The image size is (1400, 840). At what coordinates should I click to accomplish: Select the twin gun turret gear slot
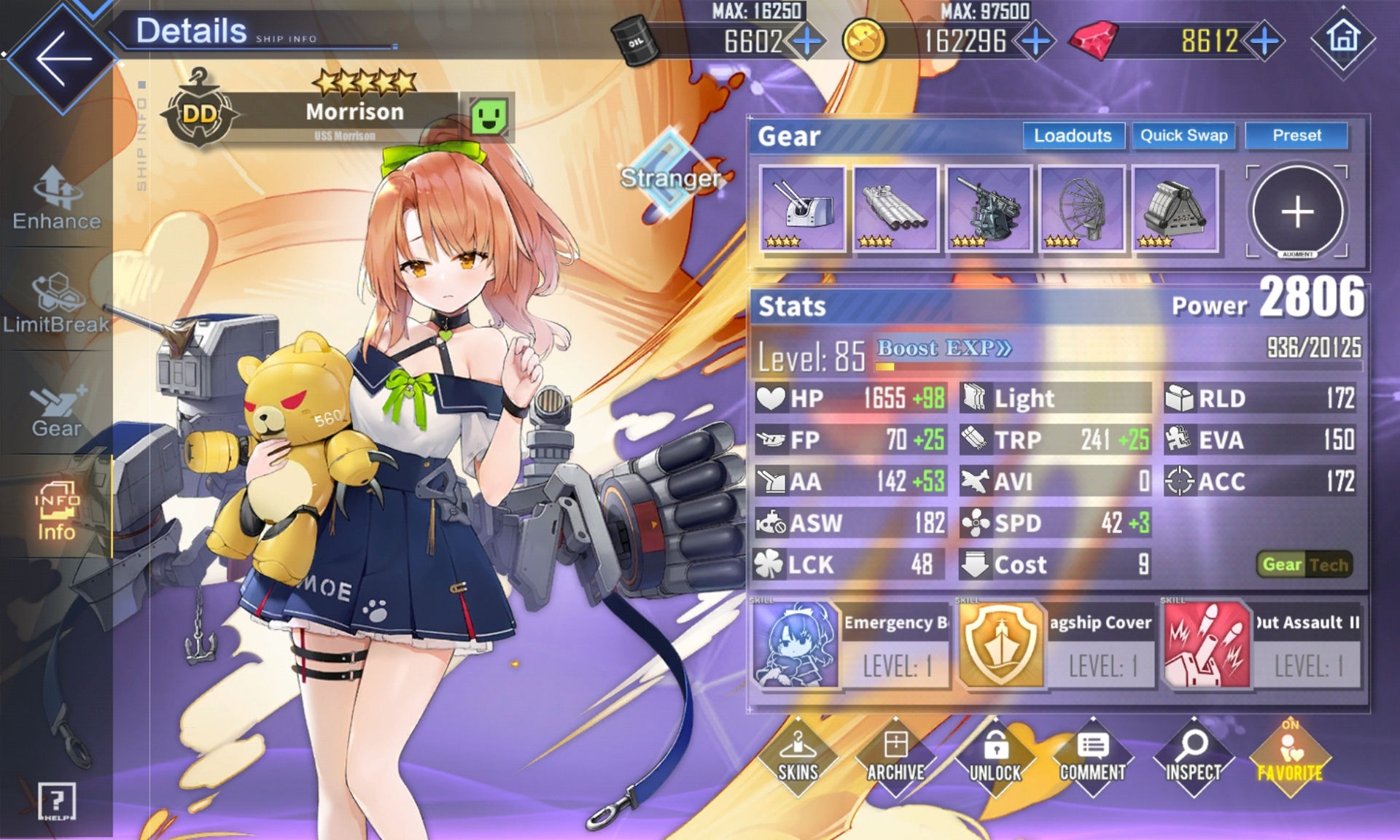click(x=802, y=209)
